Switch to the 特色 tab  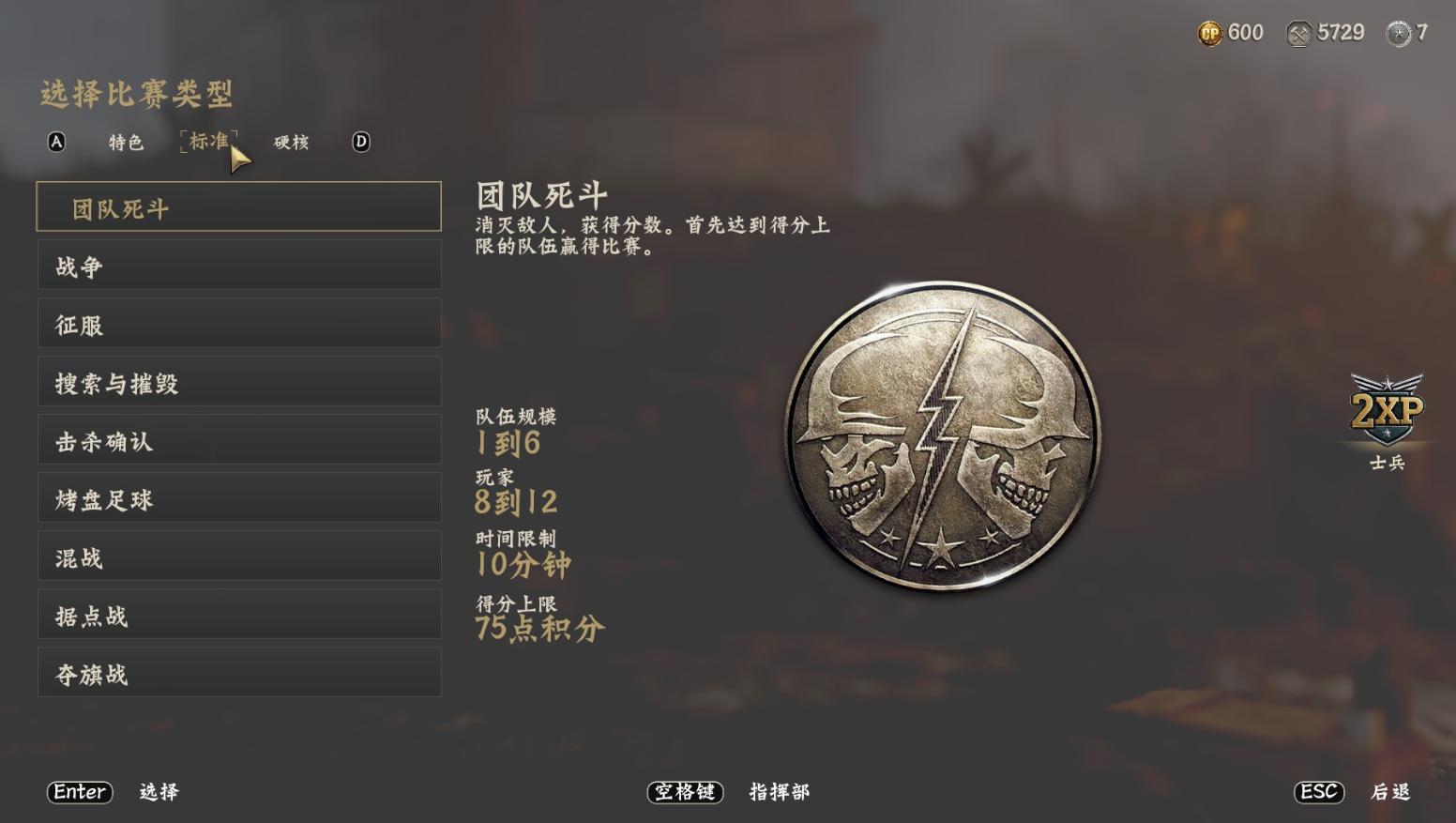point(125,142)
